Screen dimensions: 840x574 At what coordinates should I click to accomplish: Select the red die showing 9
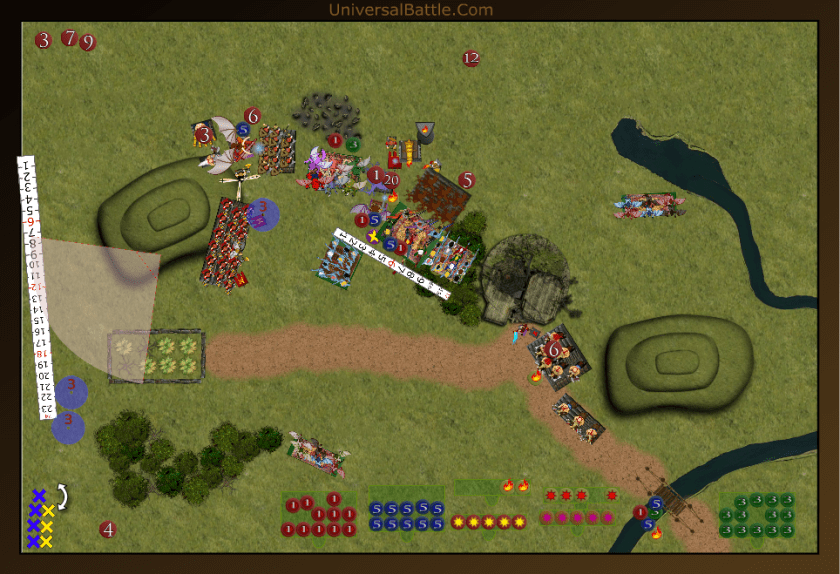pos(88,43)
